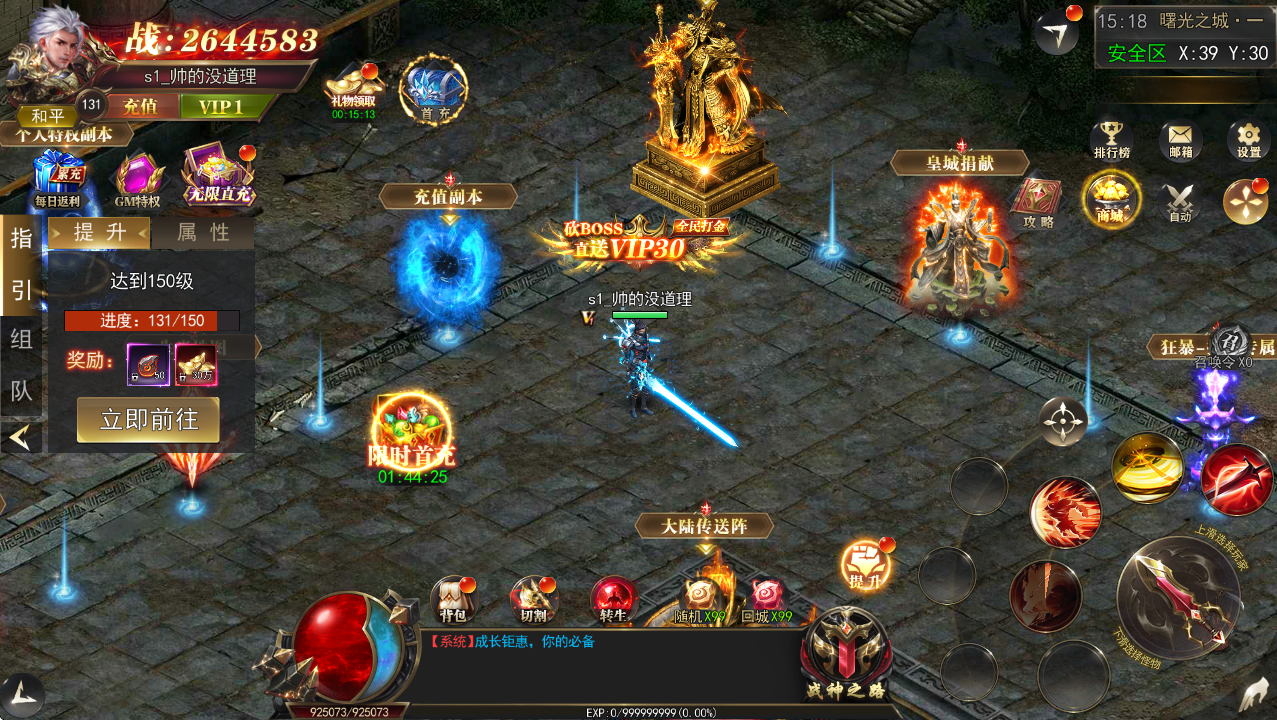Open the 首充 first-recharge chest
Image resolution: width=1277 pixels, height=720 pixels.
pyautogui.click(x=433, y=89)
